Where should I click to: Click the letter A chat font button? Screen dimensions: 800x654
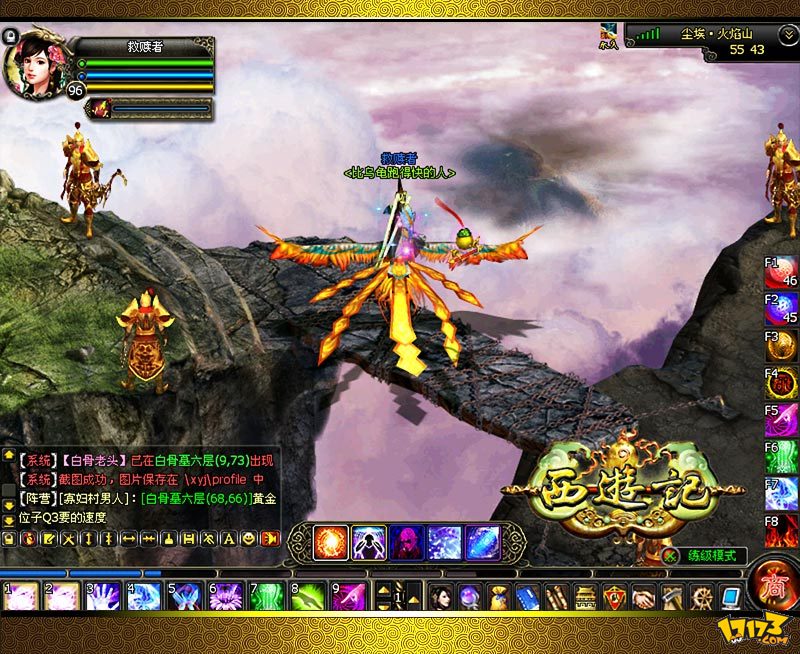tap(227, 538)
